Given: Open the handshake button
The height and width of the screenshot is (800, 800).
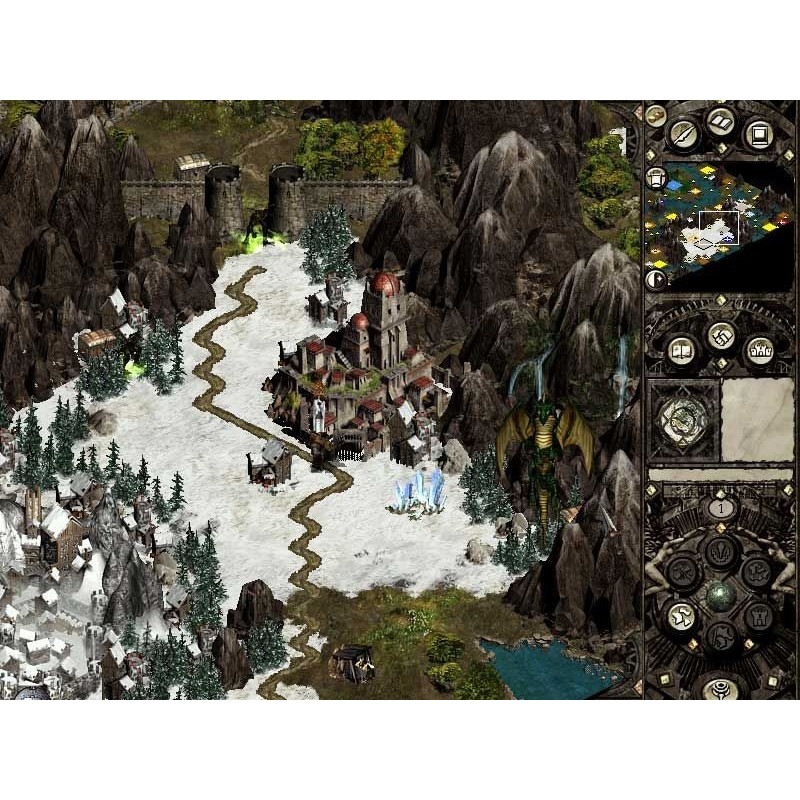Looking at the screenshot, I should (720, 334).
